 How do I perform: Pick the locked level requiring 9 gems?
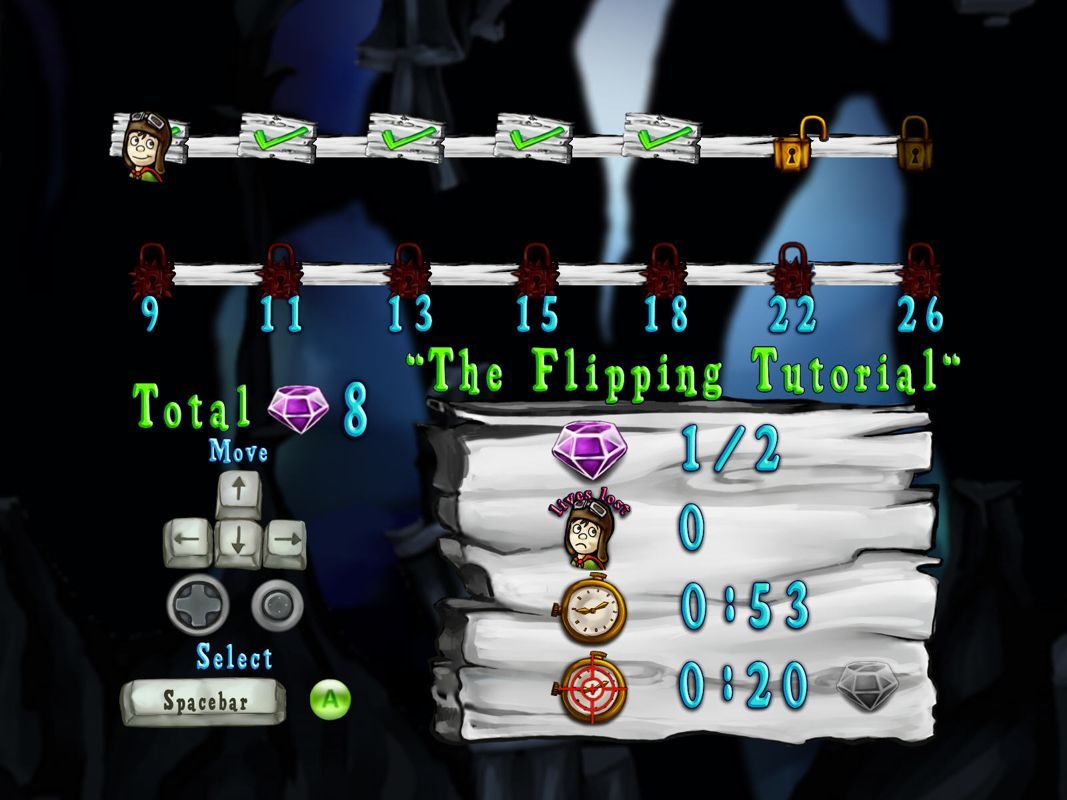point(150,272)
